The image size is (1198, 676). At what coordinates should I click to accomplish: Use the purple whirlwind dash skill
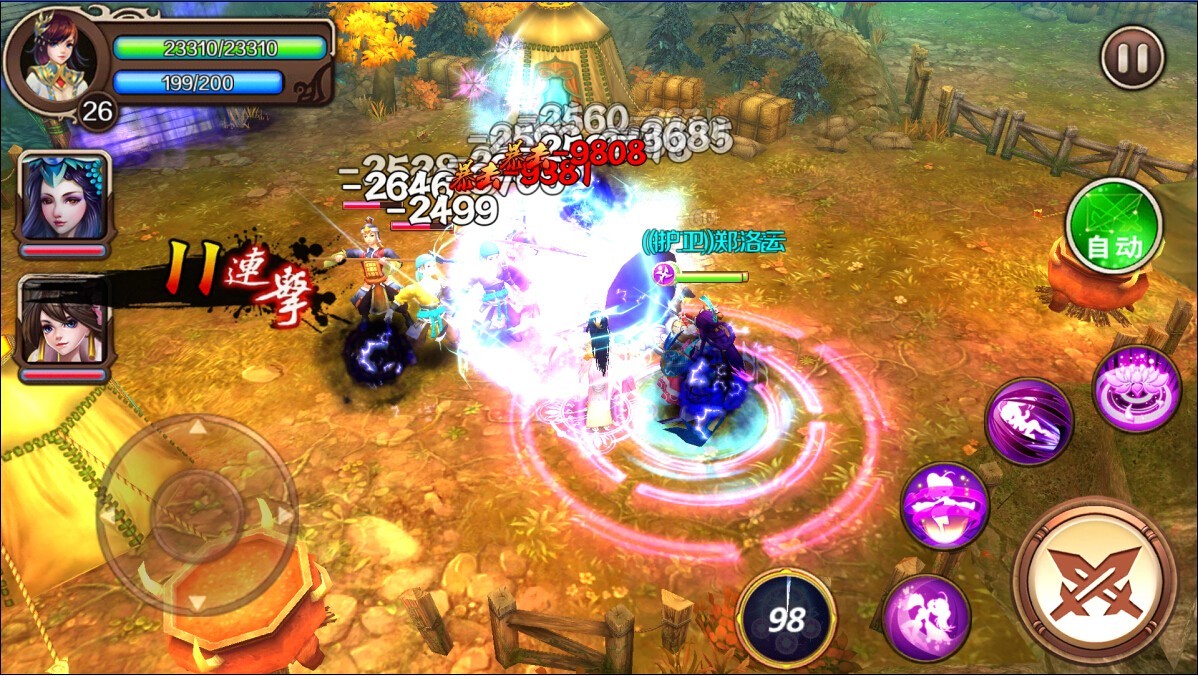[x=1029, y=421]
